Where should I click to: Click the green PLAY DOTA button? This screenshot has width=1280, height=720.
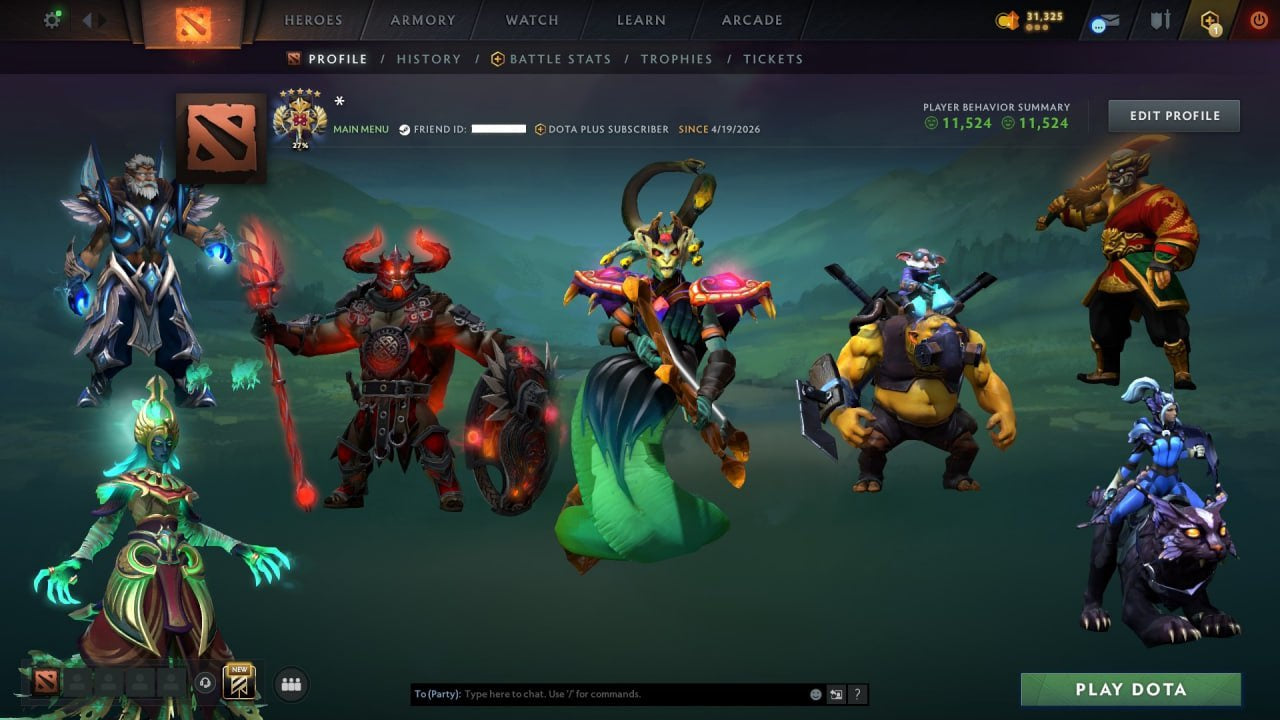click(1129, 689)
